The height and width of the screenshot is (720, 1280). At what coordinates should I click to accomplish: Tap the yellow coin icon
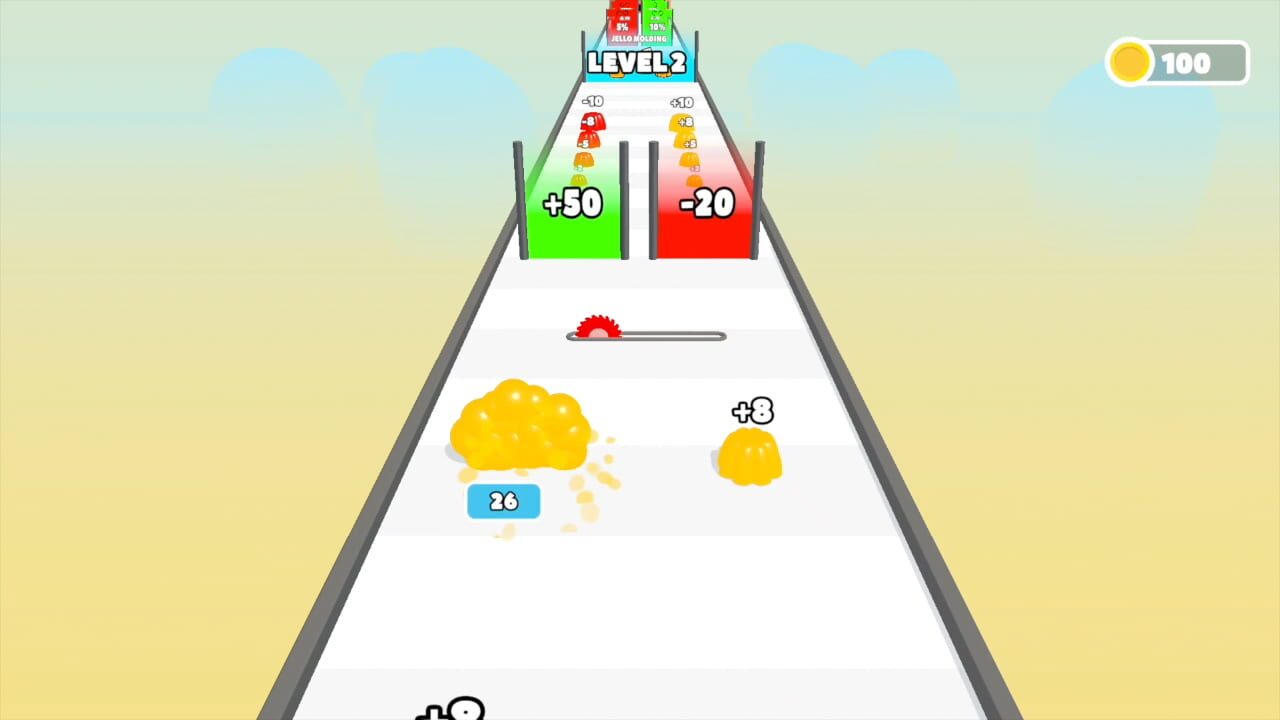pyautogui.click(x=1129, y=62)
